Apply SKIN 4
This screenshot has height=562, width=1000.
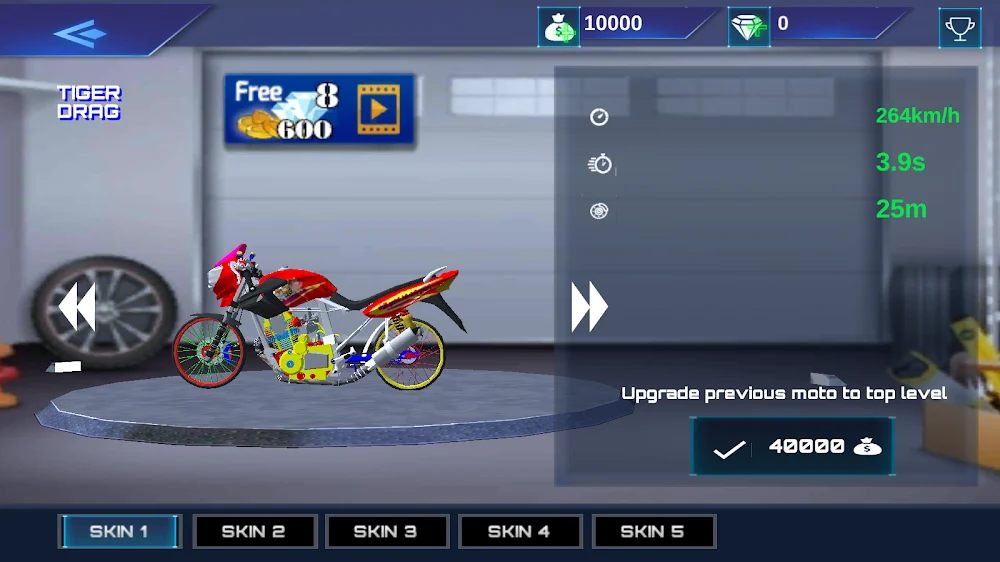[520, 531]
